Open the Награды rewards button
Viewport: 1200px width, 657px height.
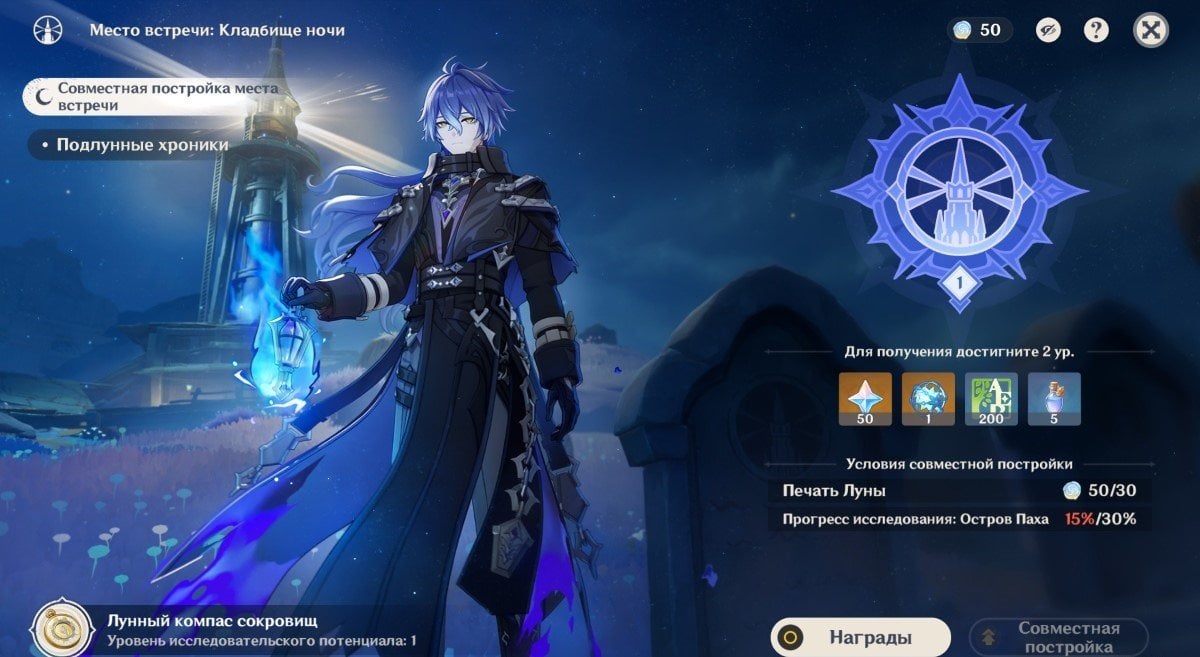860,637
